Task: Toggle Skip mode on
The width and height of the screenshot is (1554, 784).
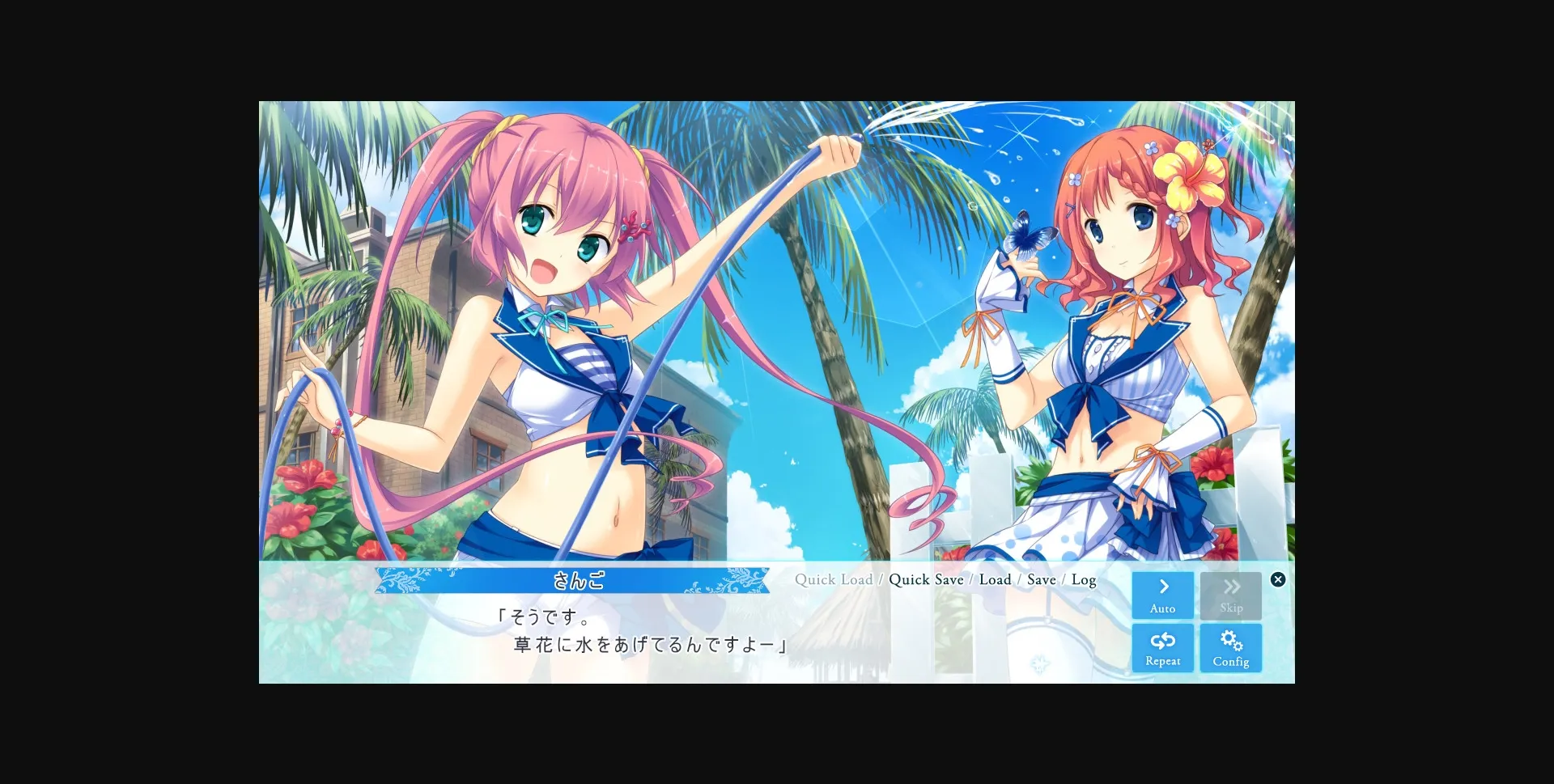Action: 1231,595
